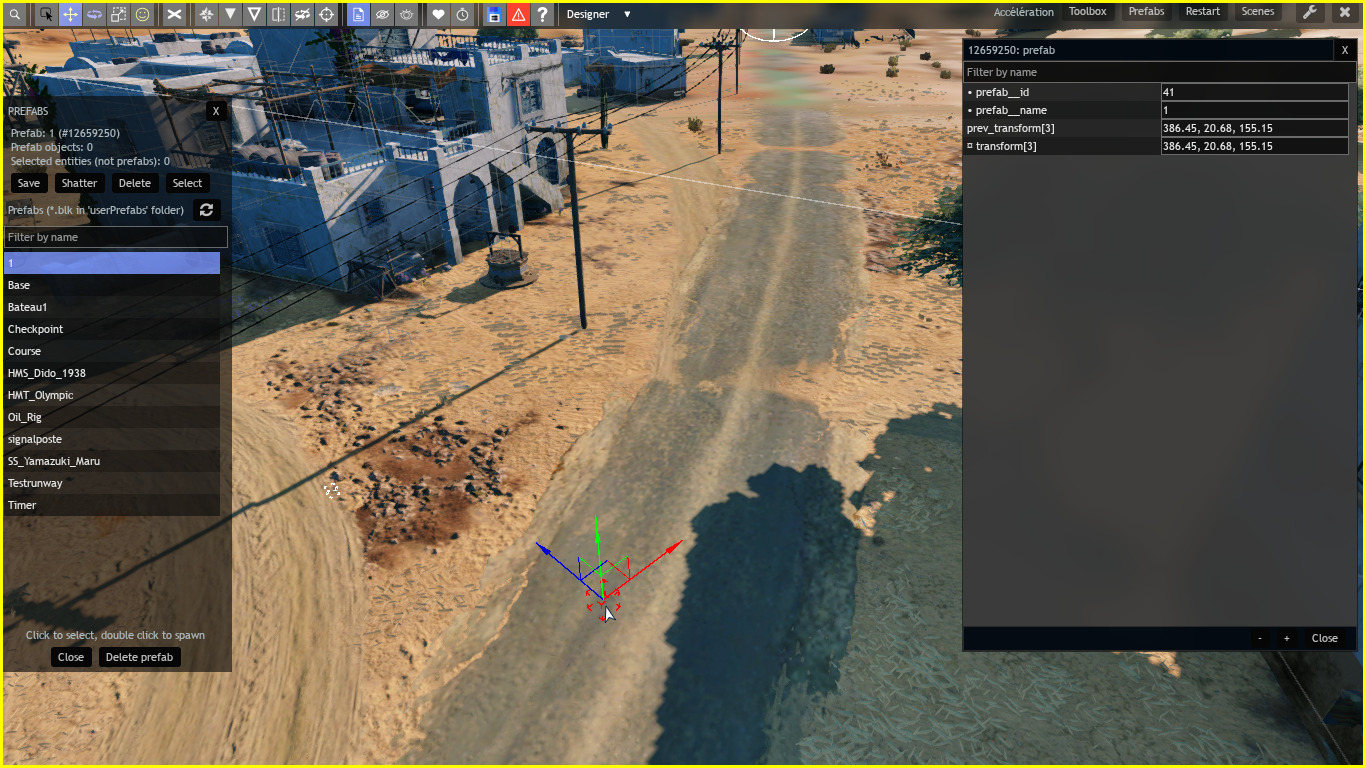Viewport: 1366px width, 768px height.
Task: Click the Shatter button
Action: click(79, 183)
